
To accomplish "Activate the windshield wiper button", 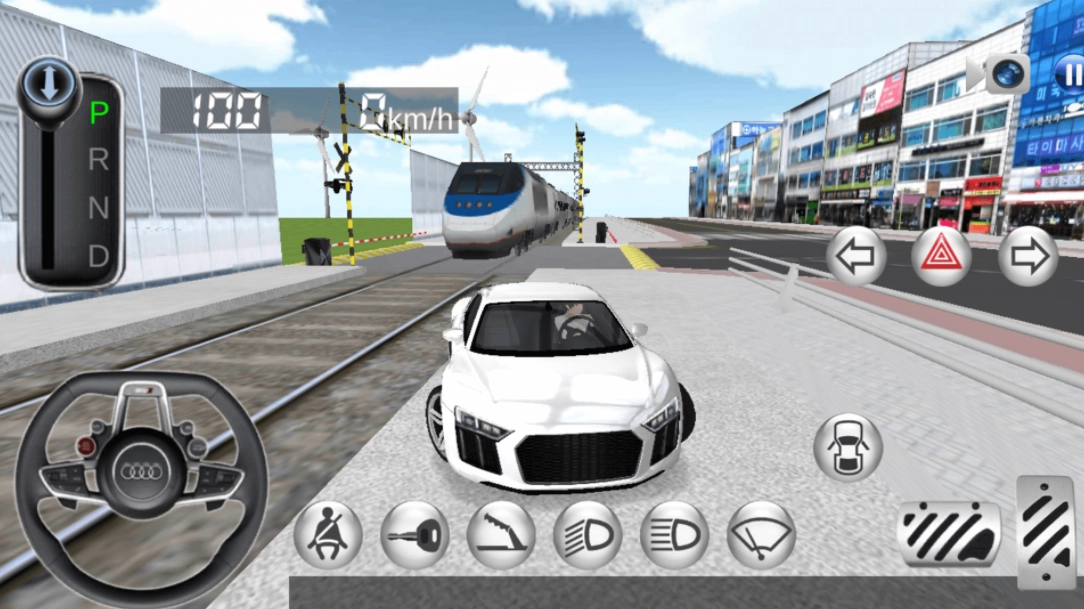I will [761, 535].
